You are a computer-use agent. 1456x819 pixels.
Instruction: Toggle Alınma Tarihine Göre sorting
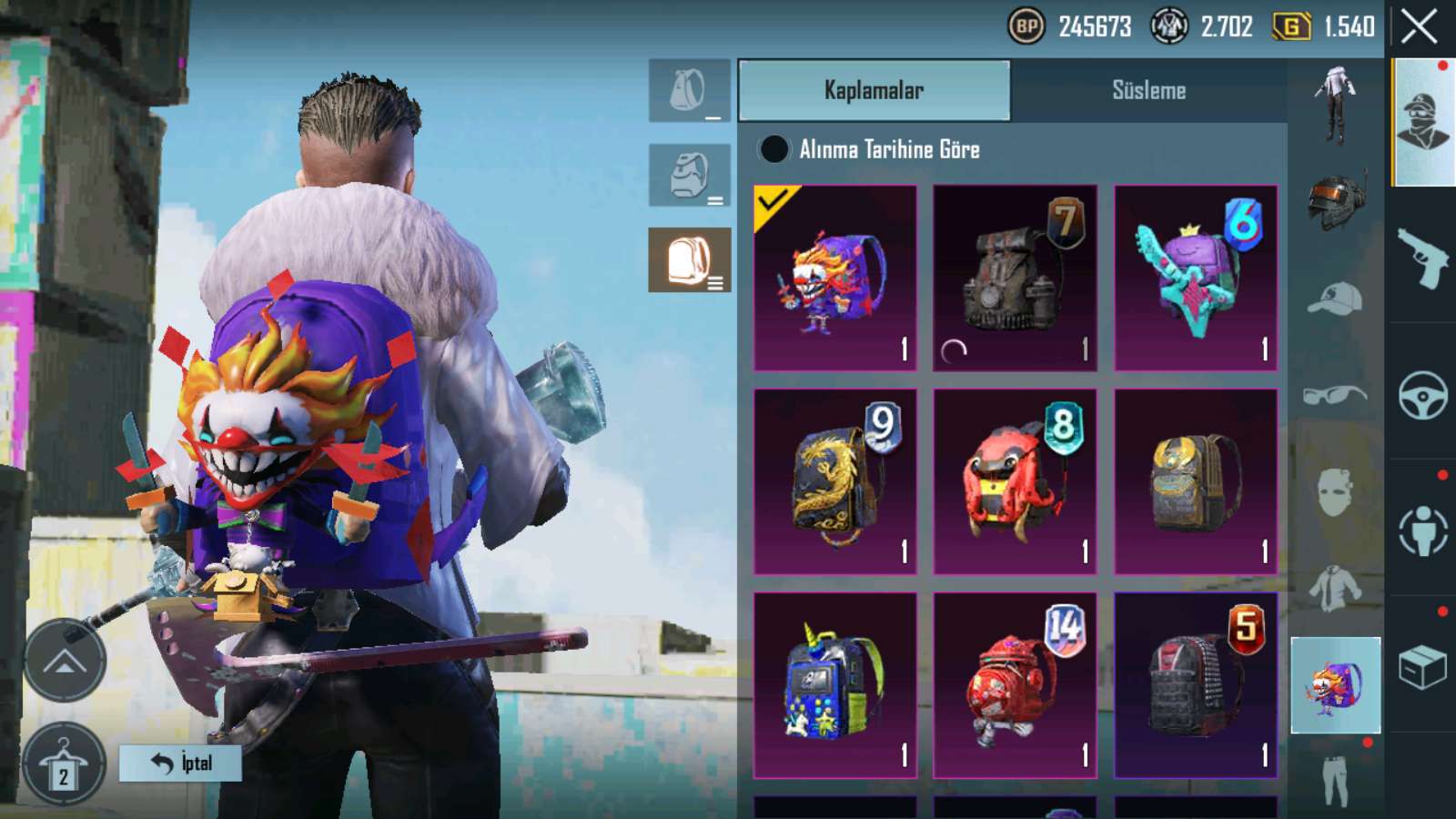click(774, 149)
